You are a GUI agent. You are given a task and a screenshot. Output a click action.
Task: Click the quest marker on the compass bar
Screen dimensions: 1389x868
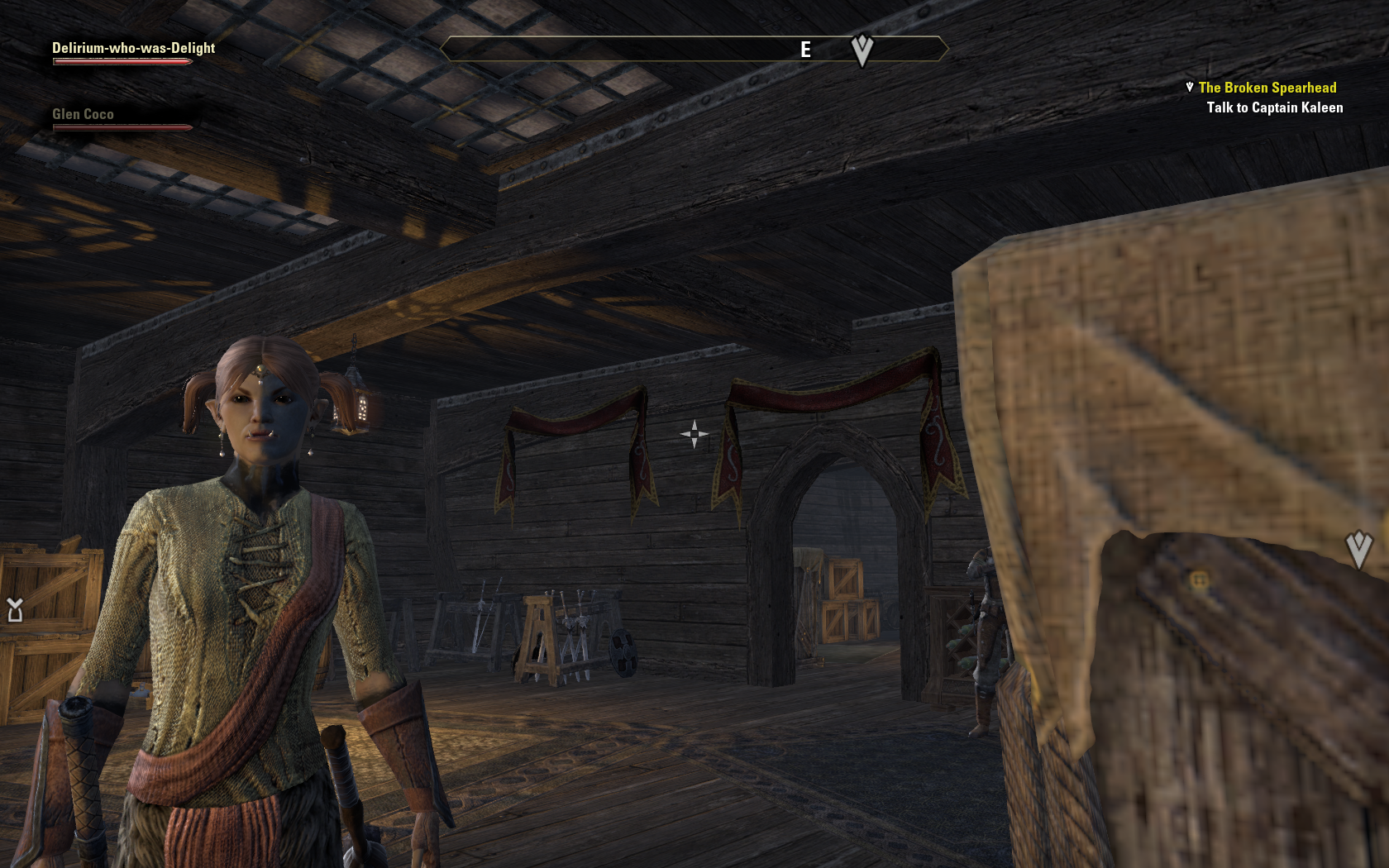point(862,50)
